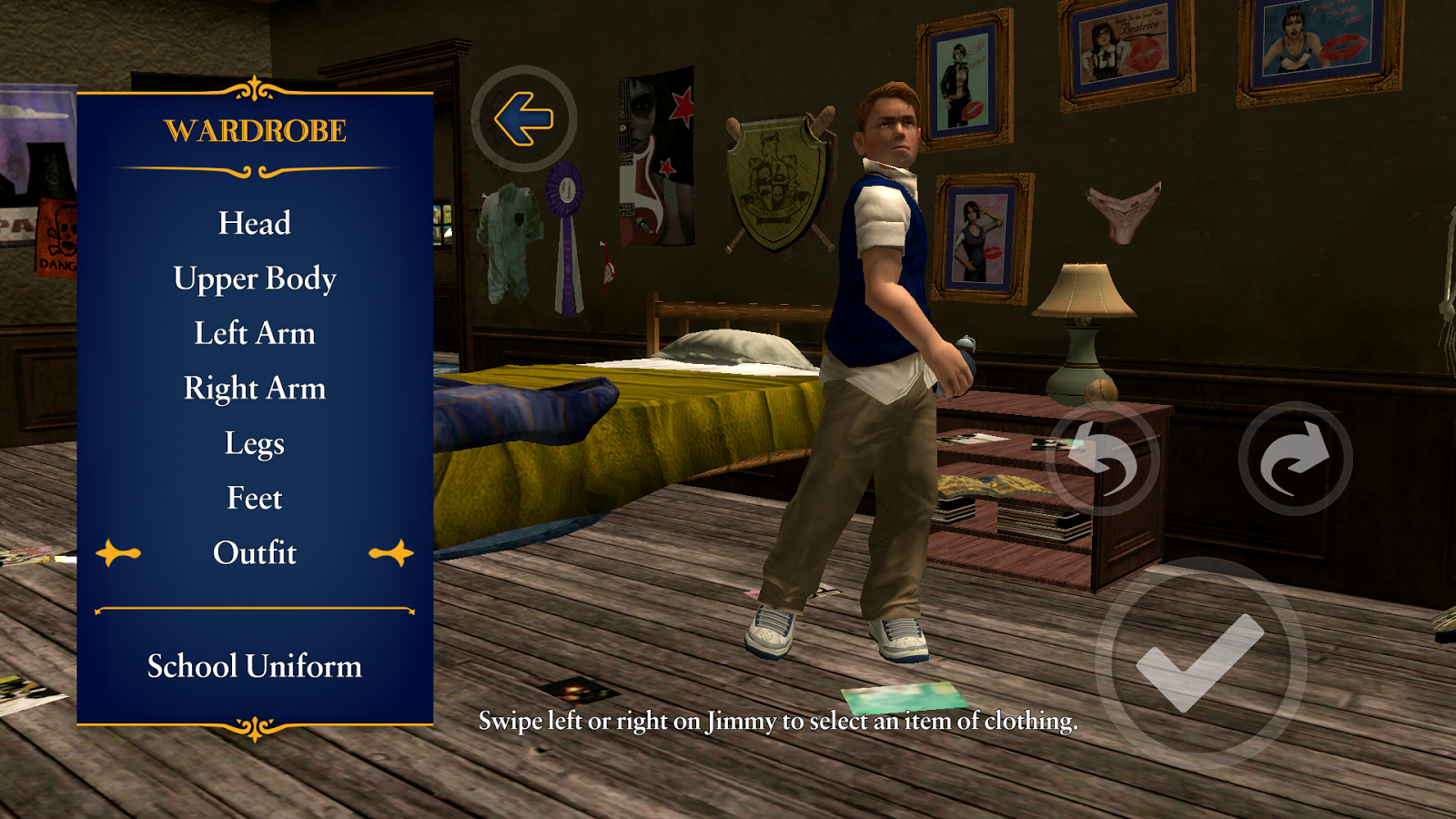Click the swipe instruction text
This screenshot has width=1456, height=819.
778,724
